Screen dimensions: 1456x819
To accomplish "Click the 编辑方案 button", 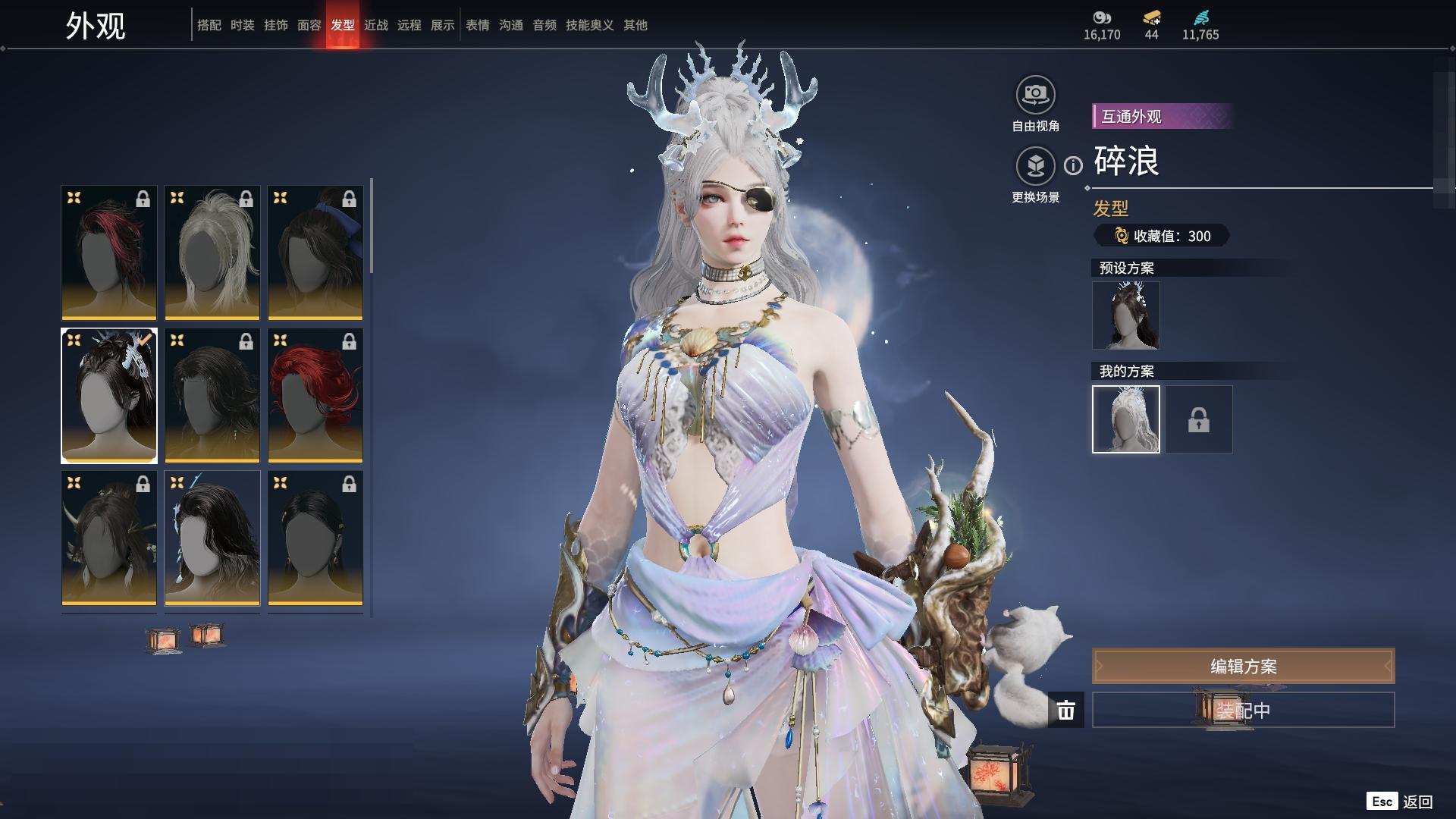I will click(1243, 667).
